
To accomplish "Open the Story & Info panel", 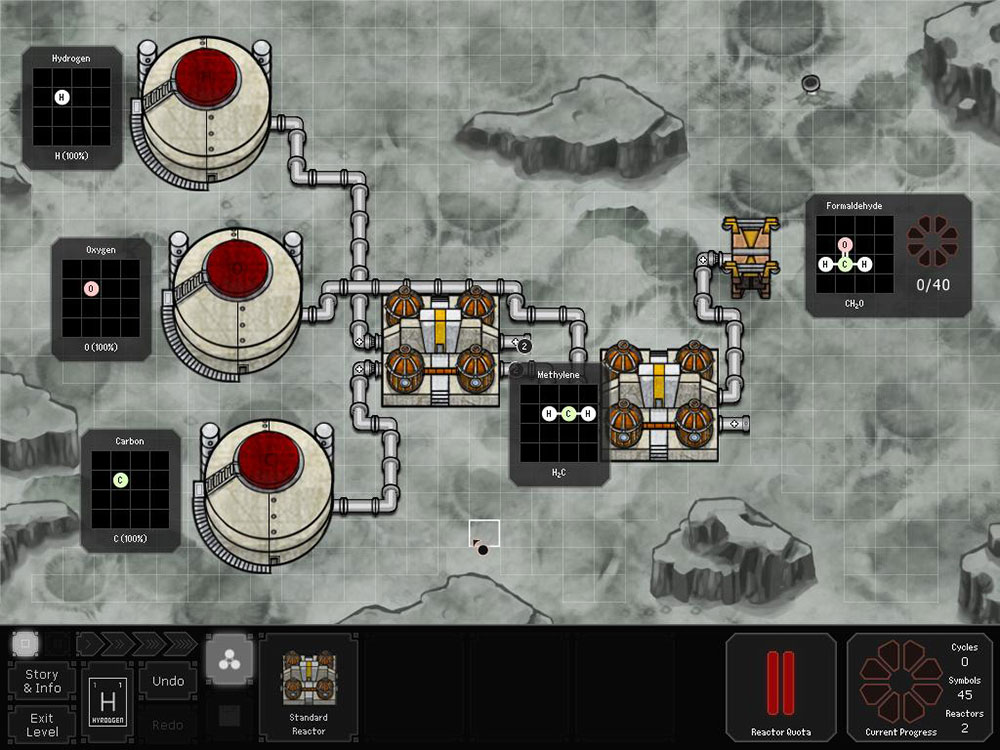I will (42, 681).
